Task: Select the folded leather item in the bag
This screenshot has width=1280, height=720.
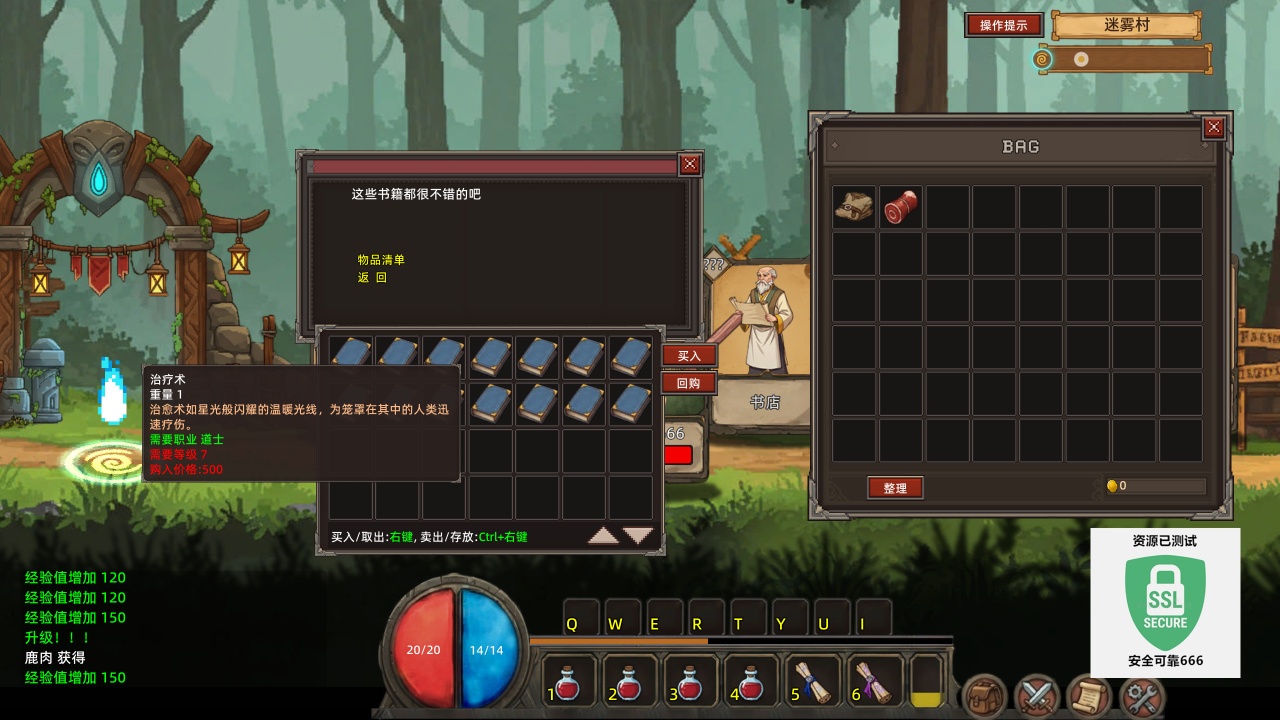Action: pos(854,206)
